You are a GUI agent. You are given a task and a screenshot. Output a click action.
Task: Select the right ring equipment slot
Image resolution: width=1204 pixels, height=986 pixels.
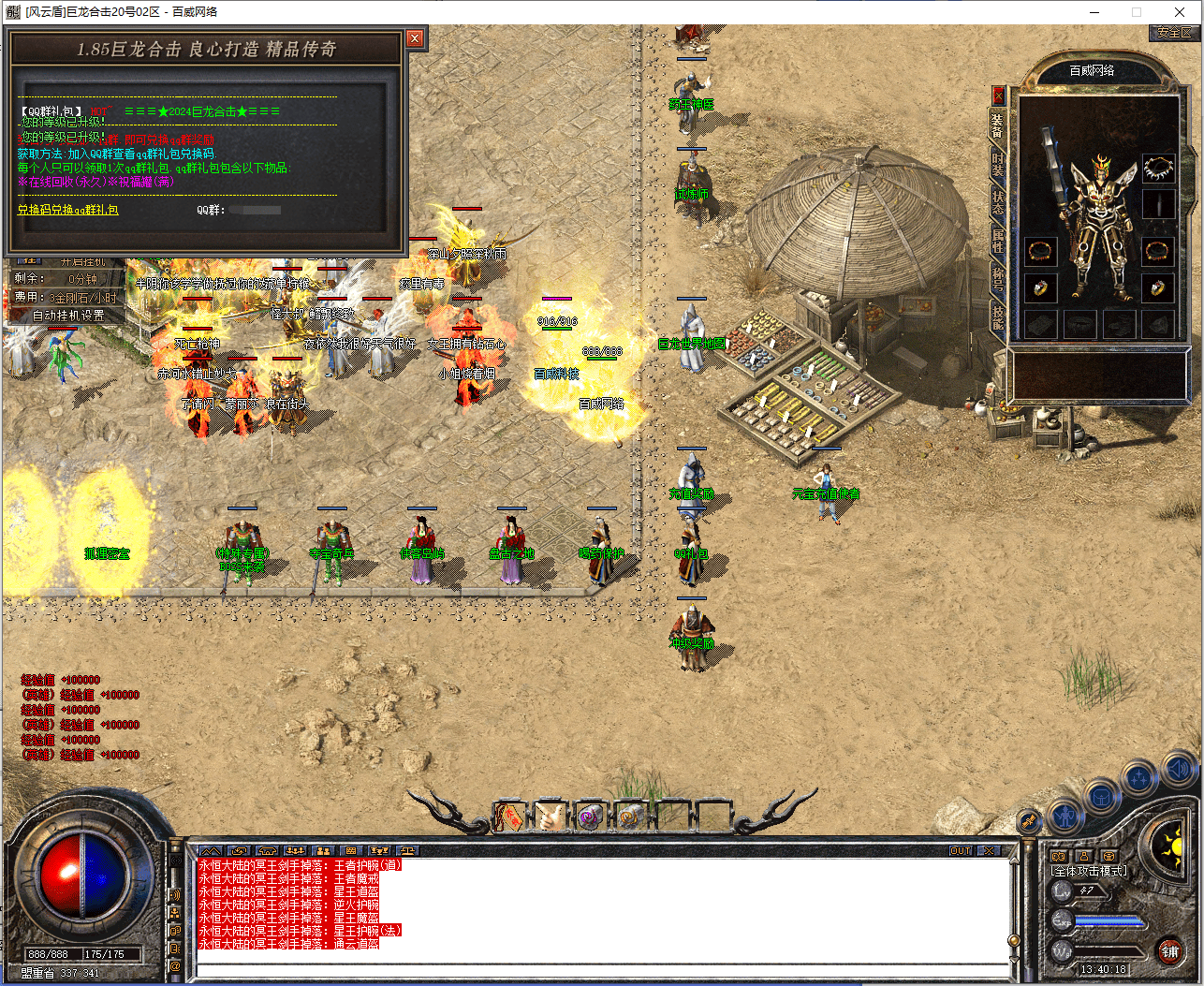click(x=1158, y=287)
